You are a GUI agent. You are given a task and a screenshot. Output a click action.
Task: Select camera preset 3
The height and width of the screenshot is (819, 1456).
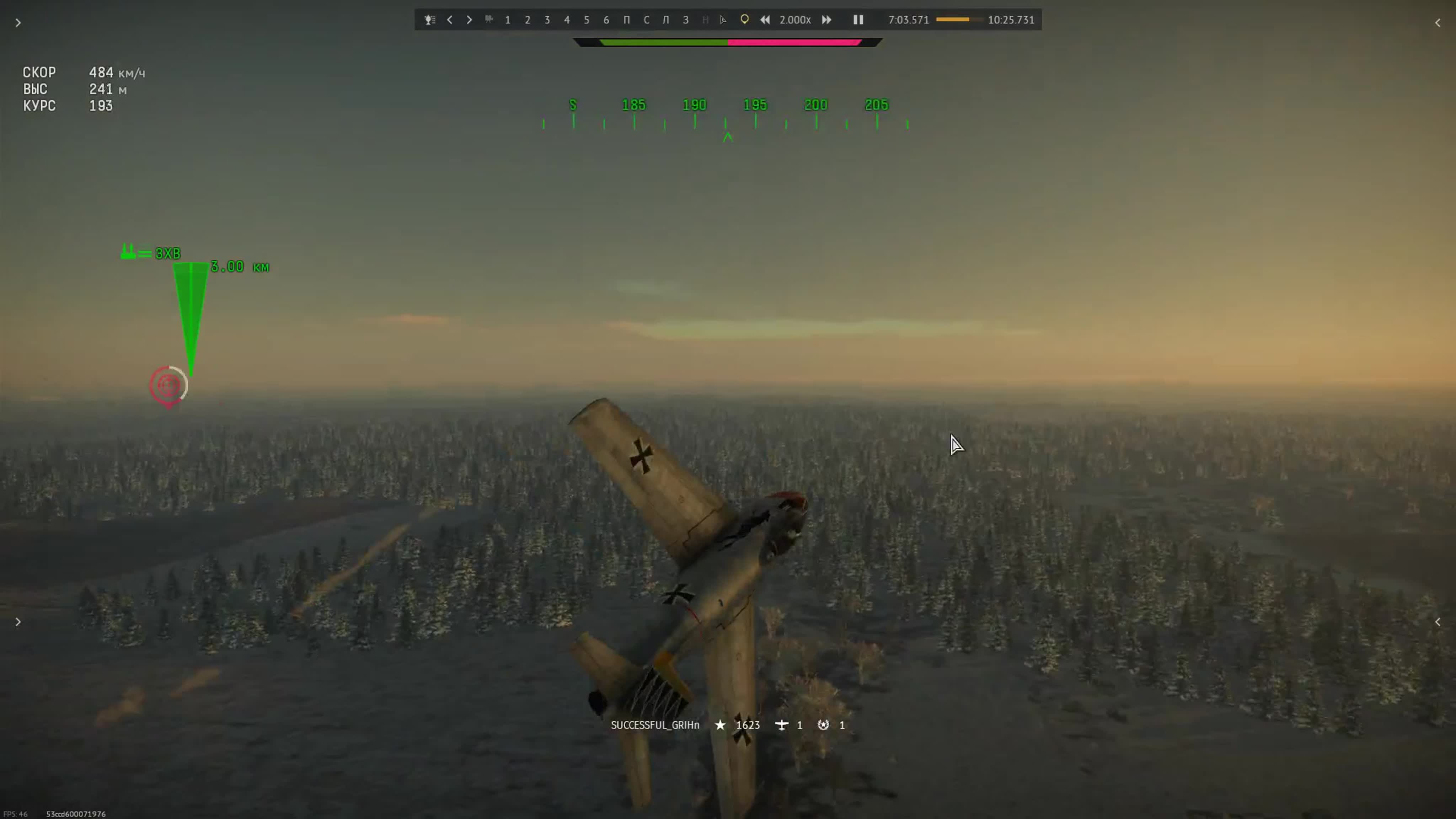tap(547, 20)
